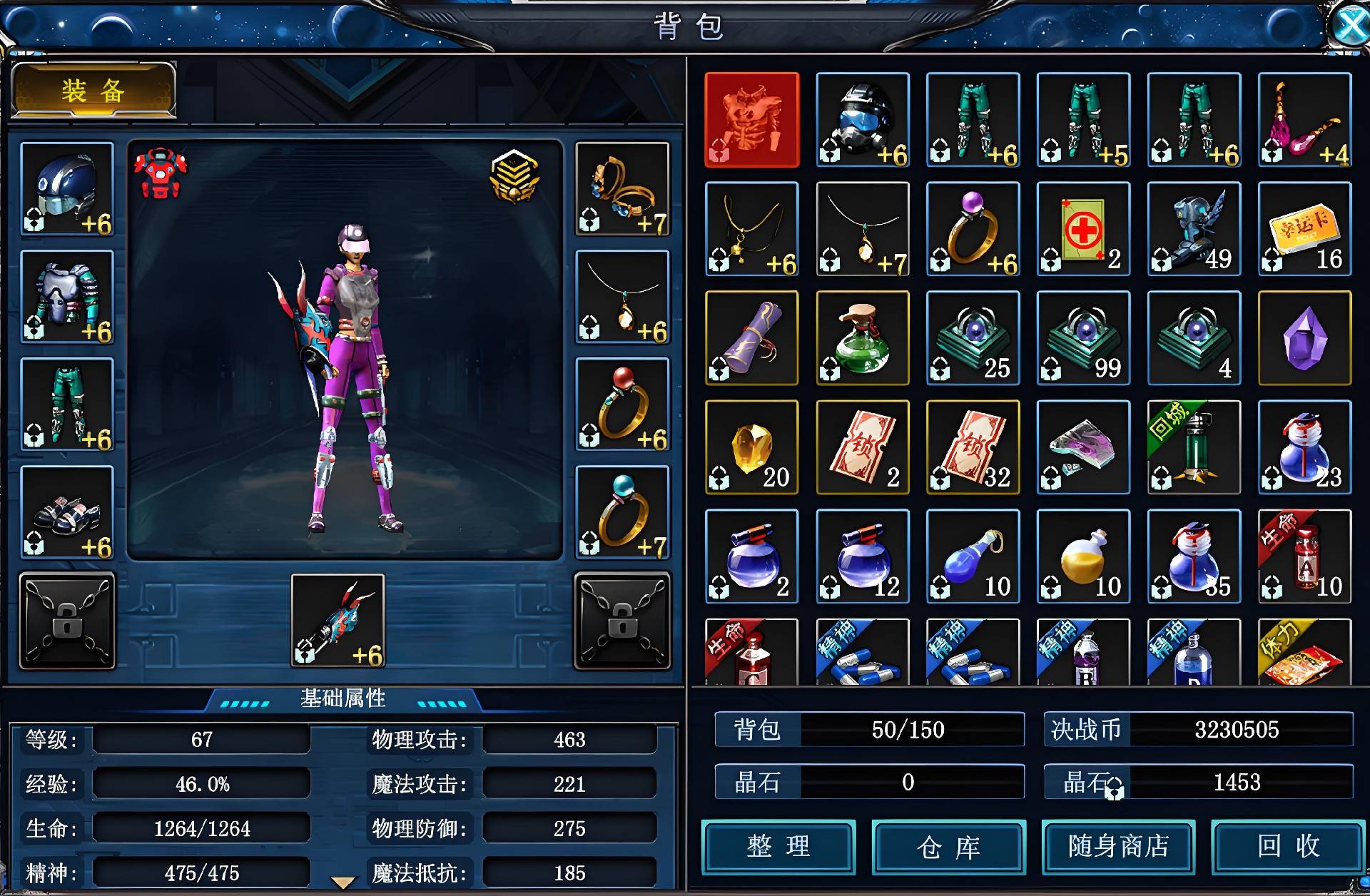Select the equipped bracelets slot

tap(622, 189)
